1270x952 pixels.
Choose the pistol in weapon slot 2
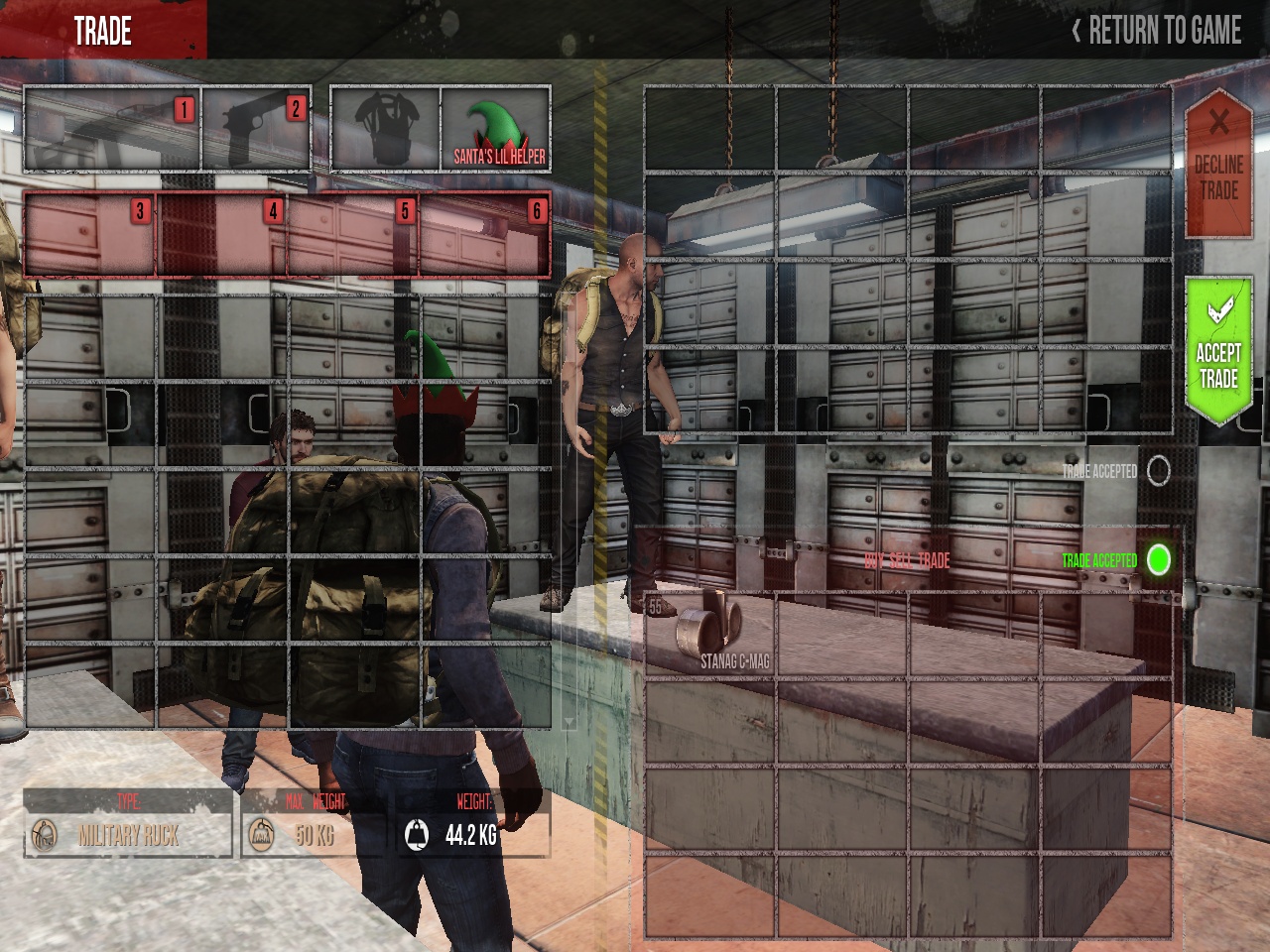click(x=257, y=130)
